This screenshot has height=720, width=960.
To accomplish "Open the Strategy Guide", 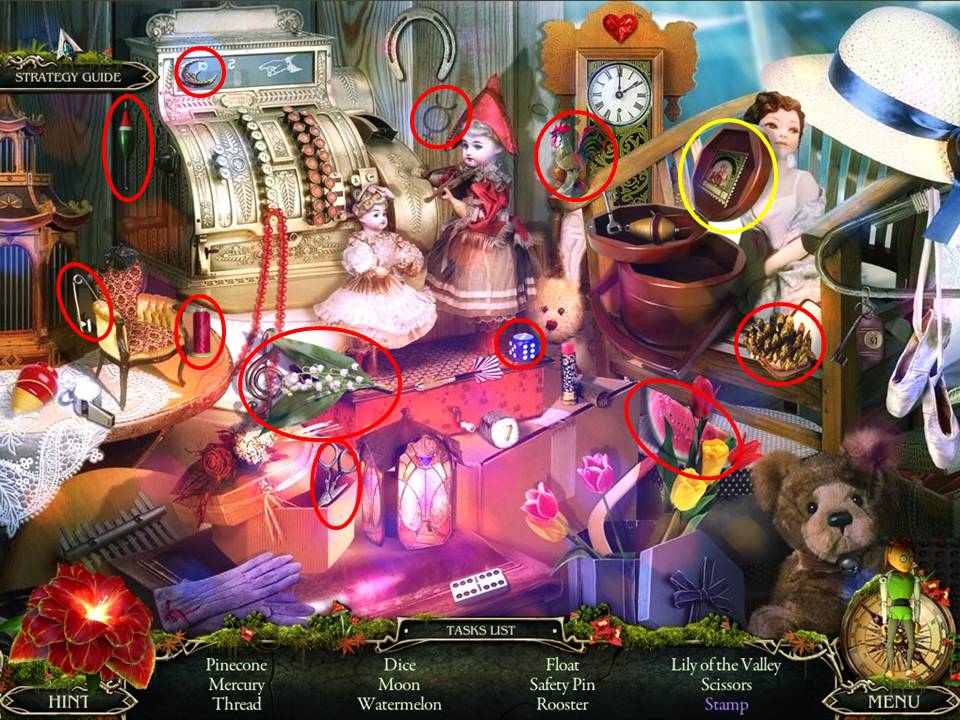I will pyautogui.click(x=68, y=77).
